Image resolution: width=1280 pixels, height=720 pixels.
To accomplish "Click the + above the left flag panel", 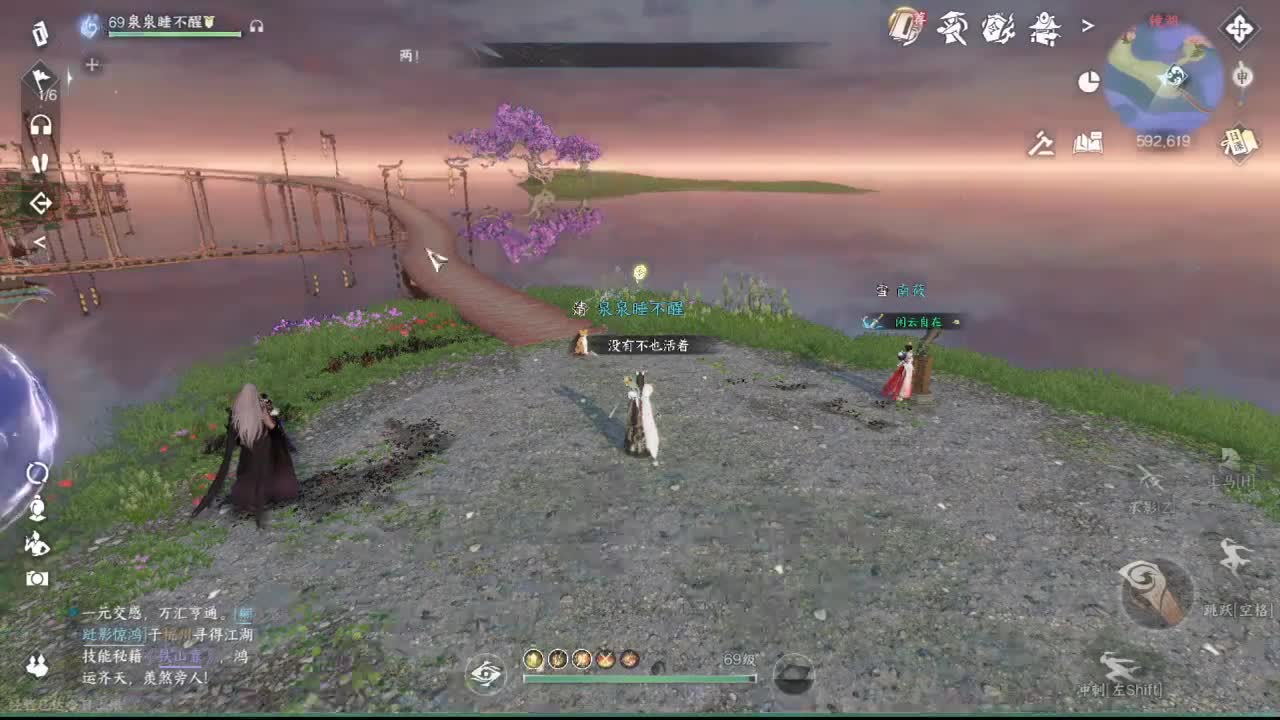I will click(92, 64).
